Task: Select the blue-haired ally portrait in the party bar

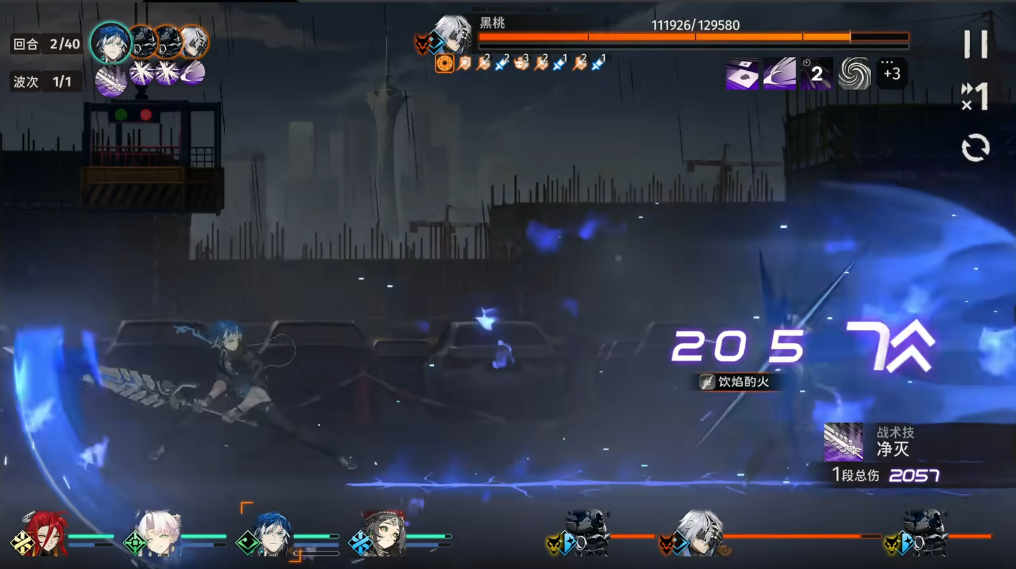Action: [271, 533]
